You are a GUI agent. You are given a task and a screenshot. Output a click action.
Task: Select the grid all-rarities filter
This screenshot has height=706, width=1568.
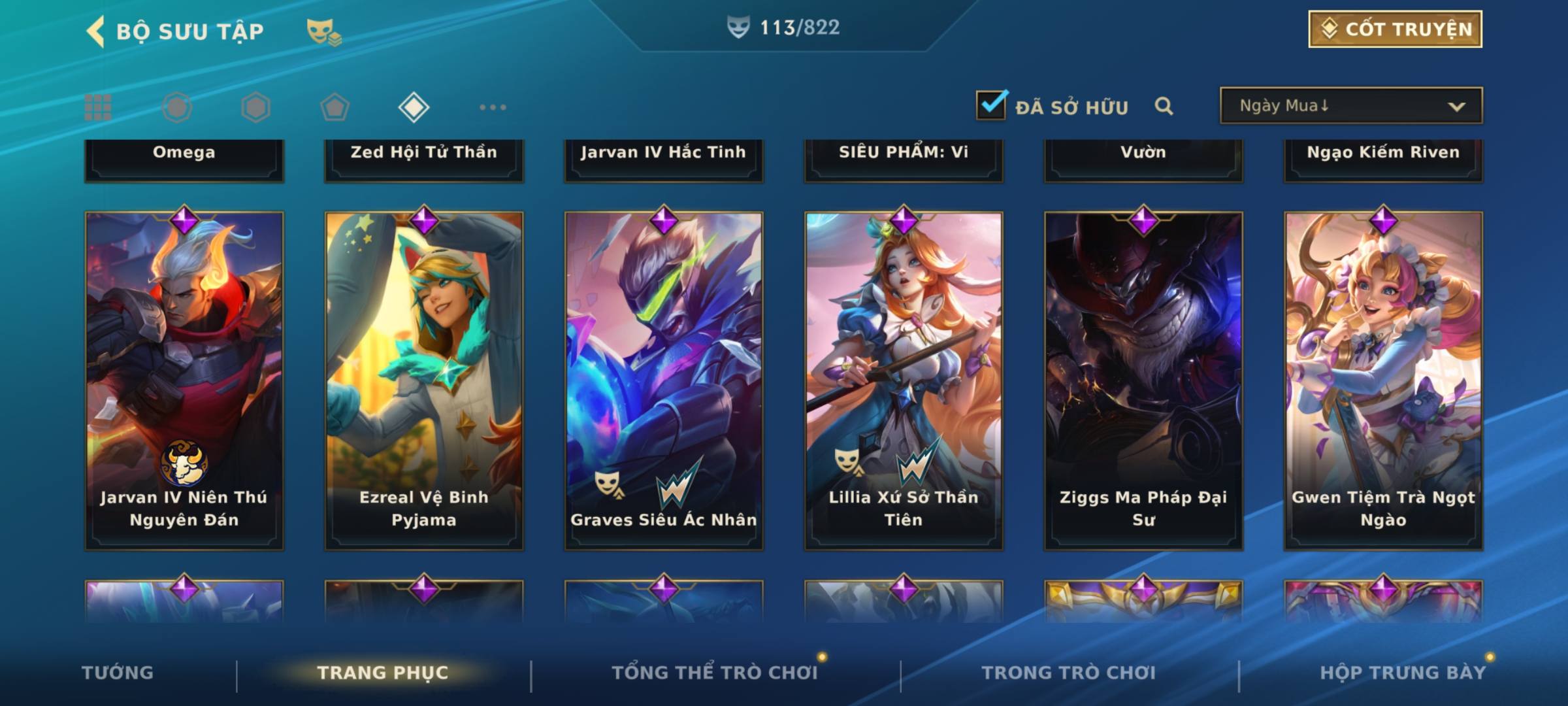tap(98, 107)
